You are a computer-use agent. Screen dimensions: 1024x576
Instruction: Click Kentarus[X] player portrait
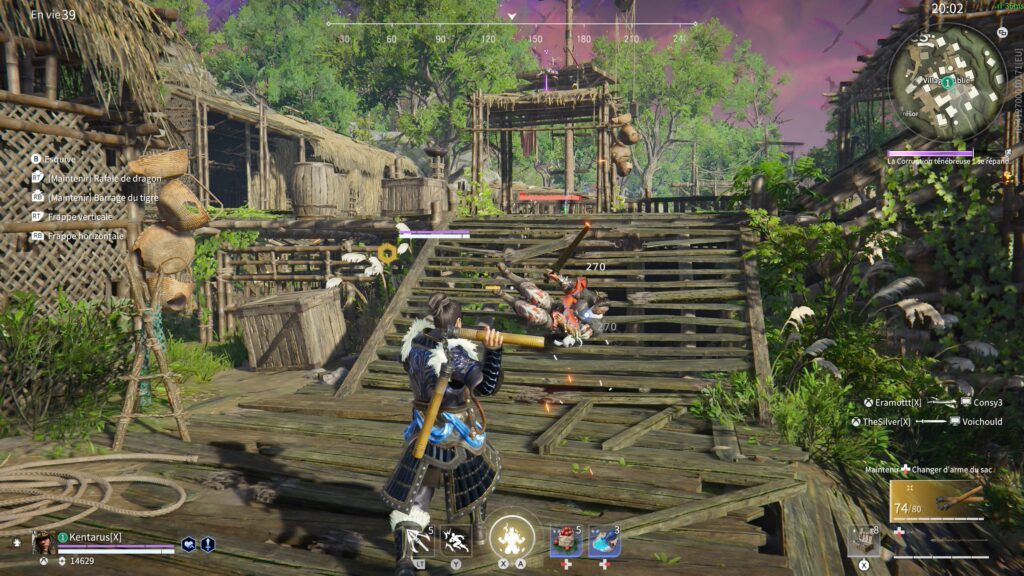click(43, 542)
